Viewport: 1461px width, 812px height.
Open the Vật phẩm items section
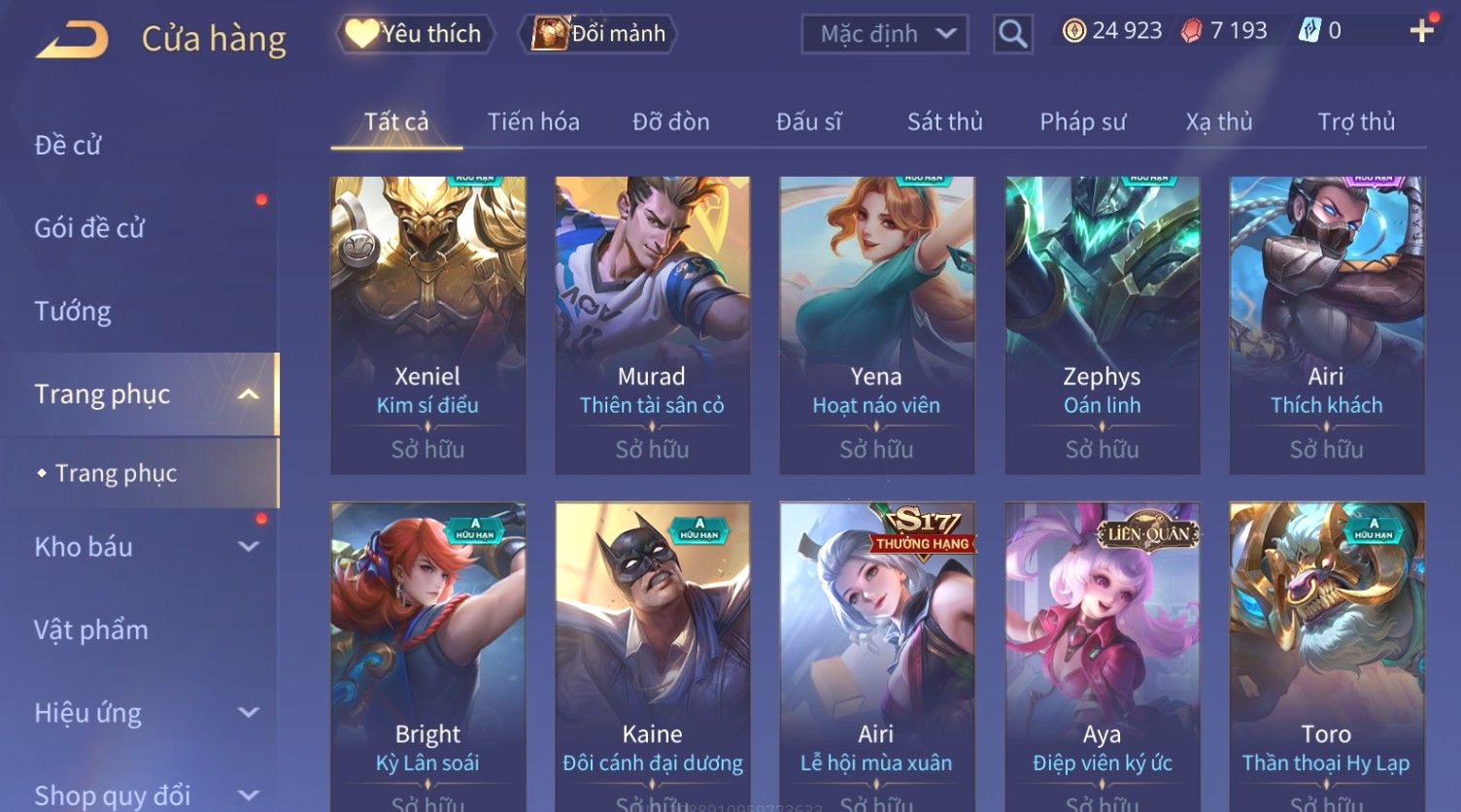tap(91, 630)
